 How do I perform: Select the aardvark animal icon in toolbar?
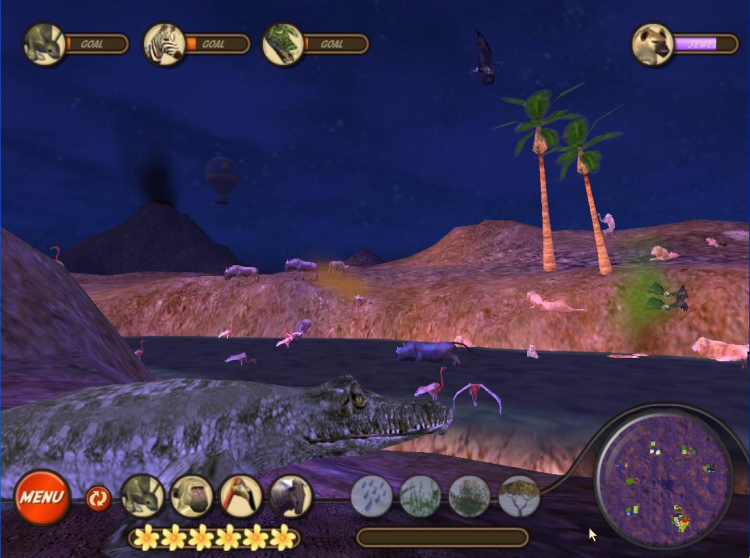[x=142, y=496]
